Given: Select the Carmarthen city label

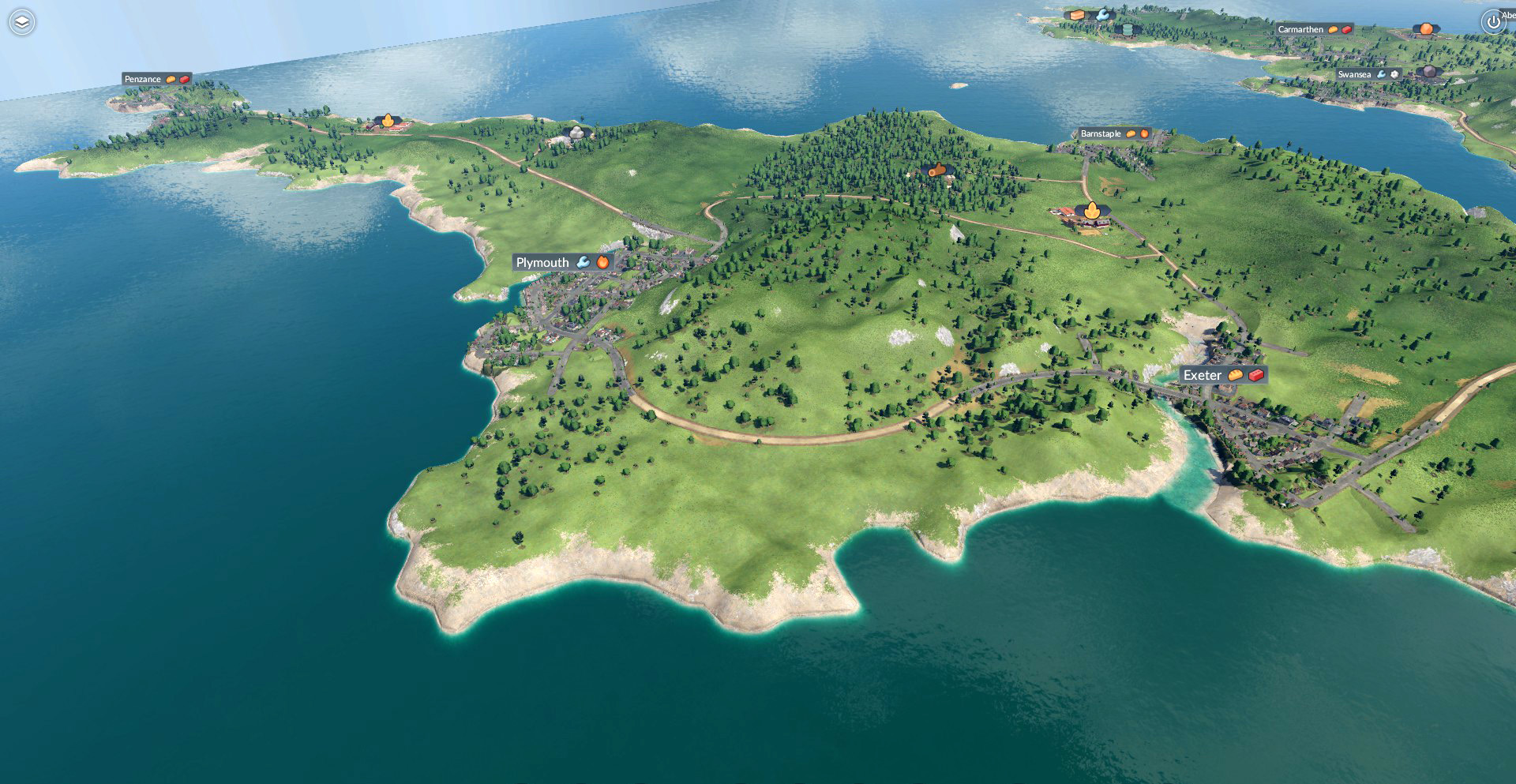Looking at the screenshot, I should point(1300,29).
